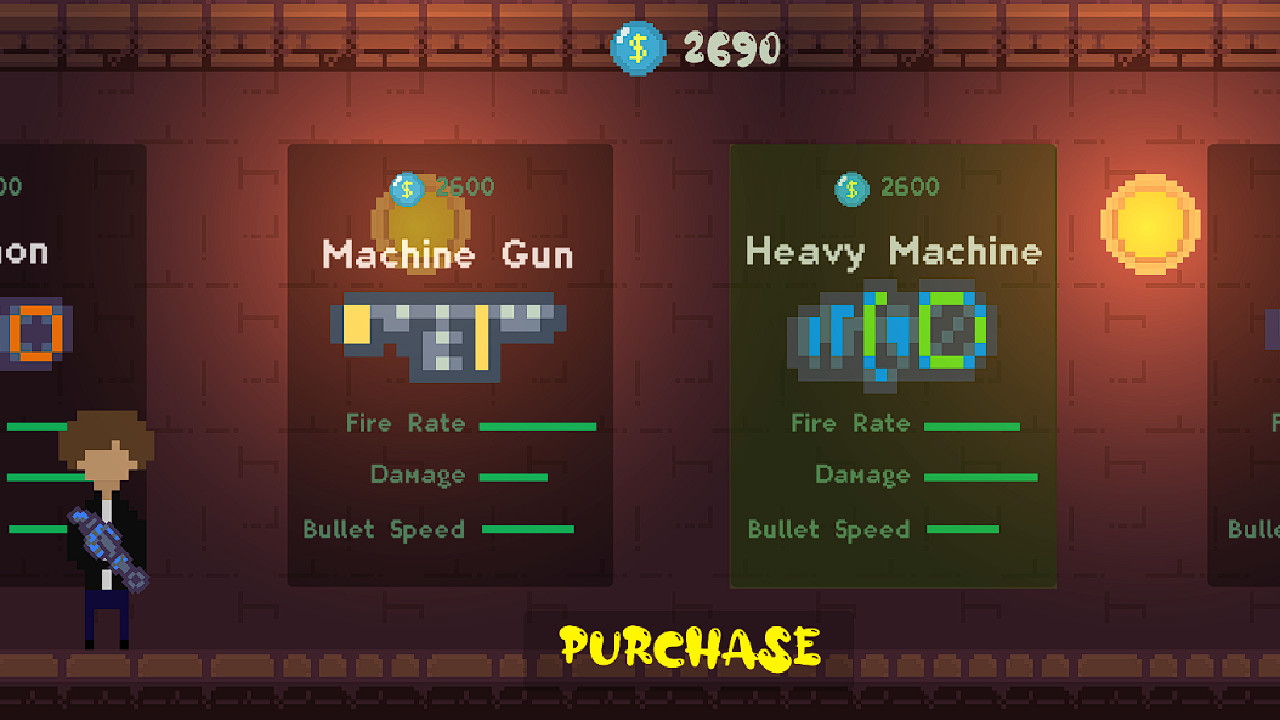Image resolution: width=1280 pixels, height=720 pixels.
Task: Click the Bullet Speed bar on the Machine Gun card
Action: (527, 529)
